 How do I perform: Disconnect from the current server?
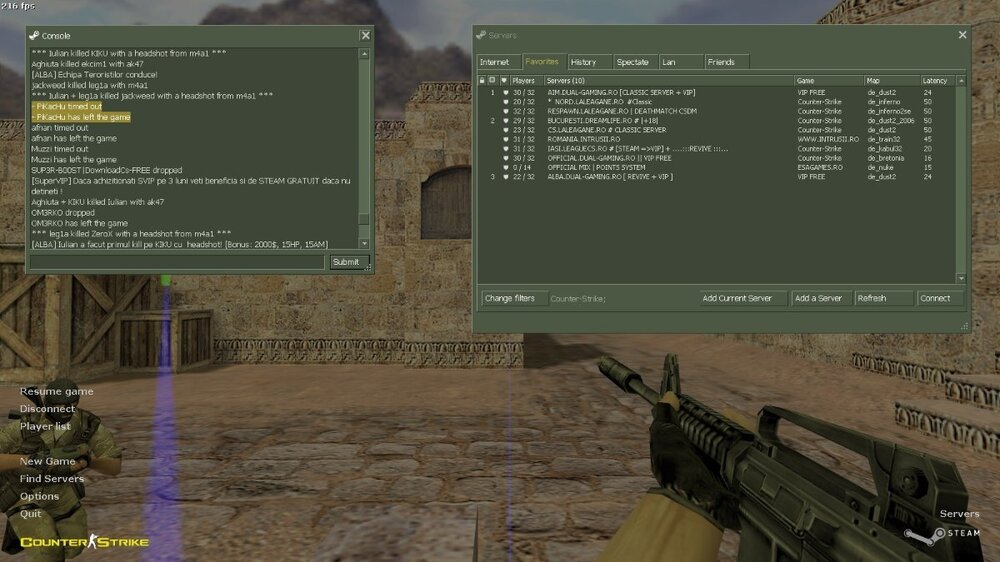point(48,409)
